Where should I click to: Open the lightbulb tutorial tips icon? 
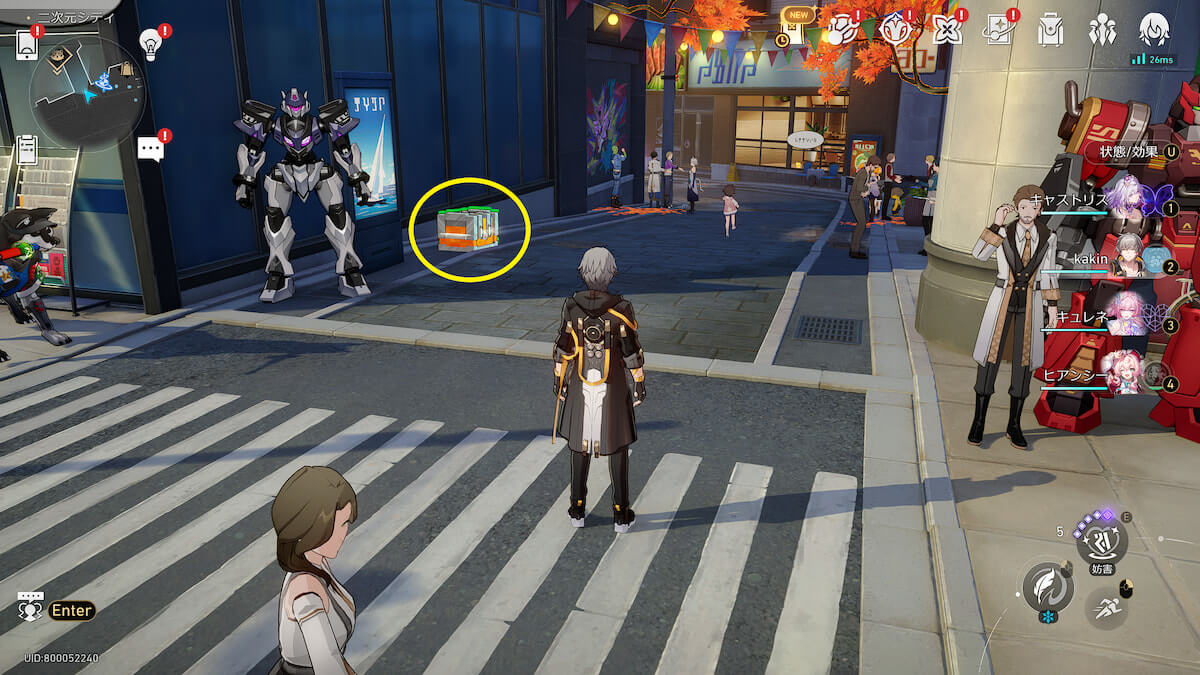(x=150, y=44)
